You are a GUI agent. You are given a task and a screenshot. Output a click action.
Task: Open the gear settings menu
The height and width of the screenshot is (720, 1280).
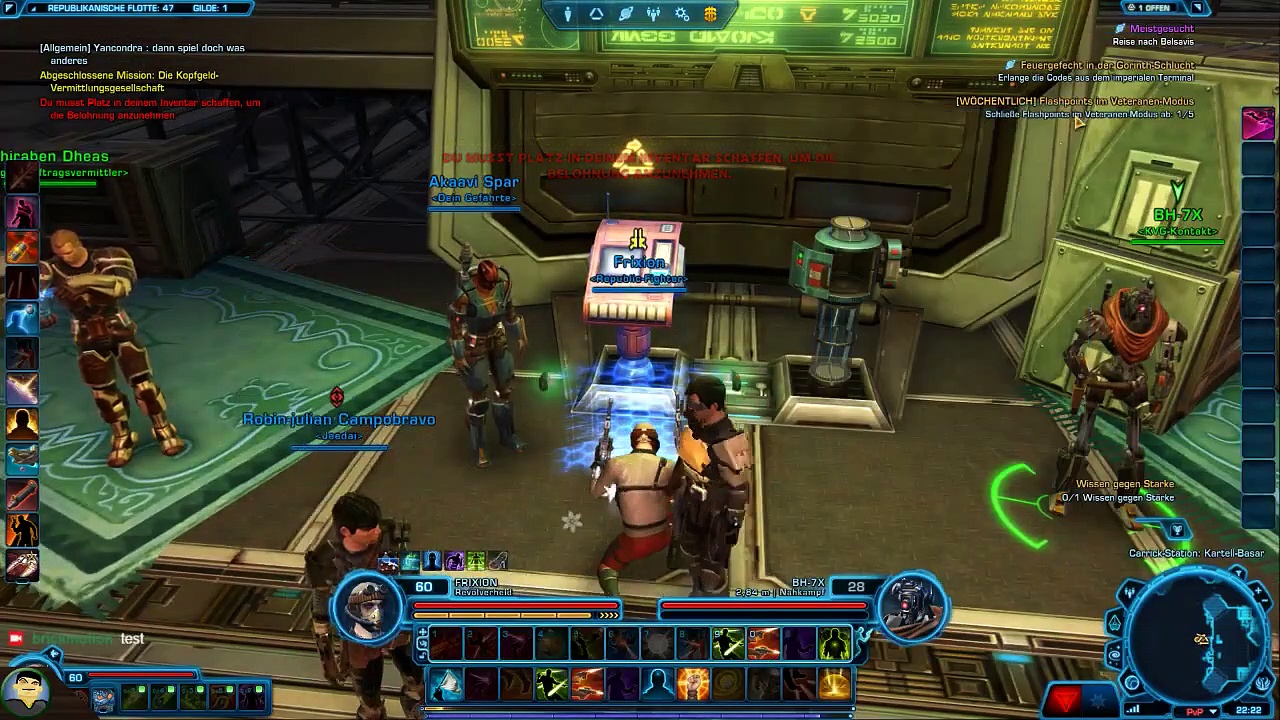(x=682, y=14)
